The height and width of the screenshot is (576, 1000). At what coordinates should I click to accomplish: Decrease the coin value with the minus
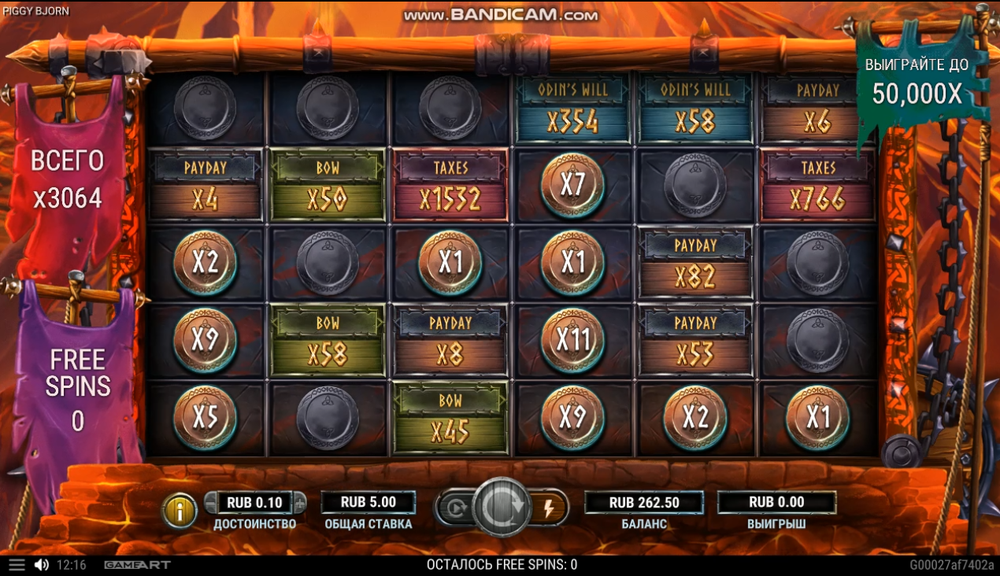(212, 502)
